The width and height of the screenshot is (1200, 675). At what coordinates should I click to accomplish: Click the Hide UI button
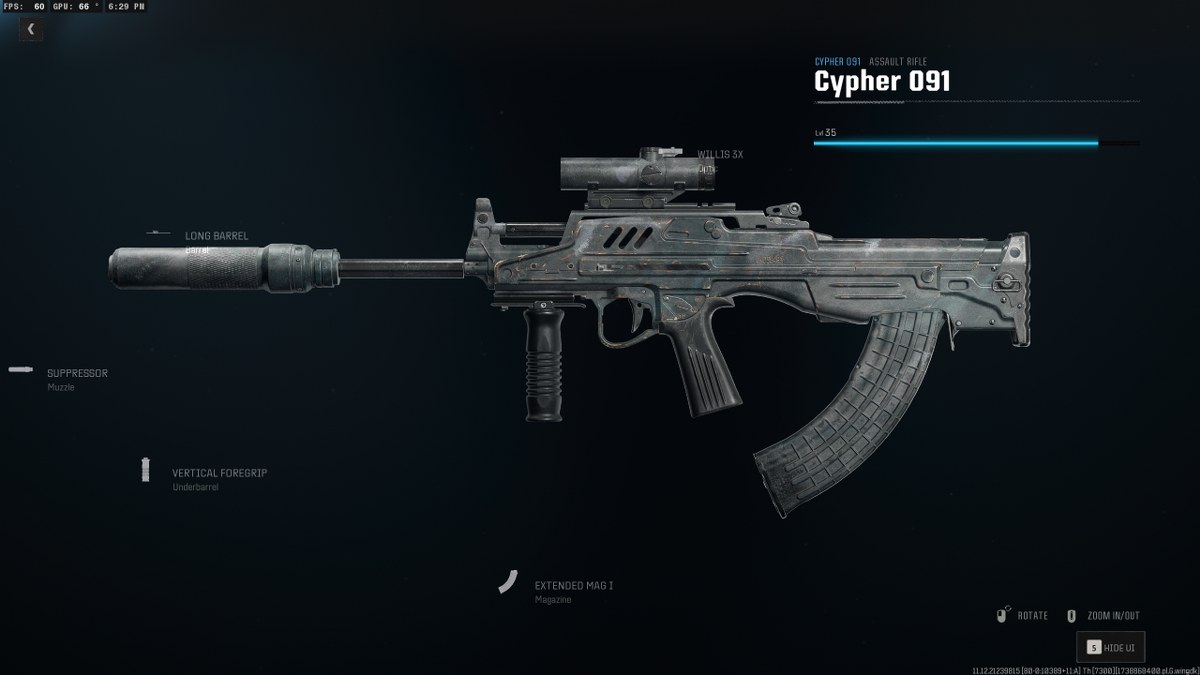coord(1110,647)
